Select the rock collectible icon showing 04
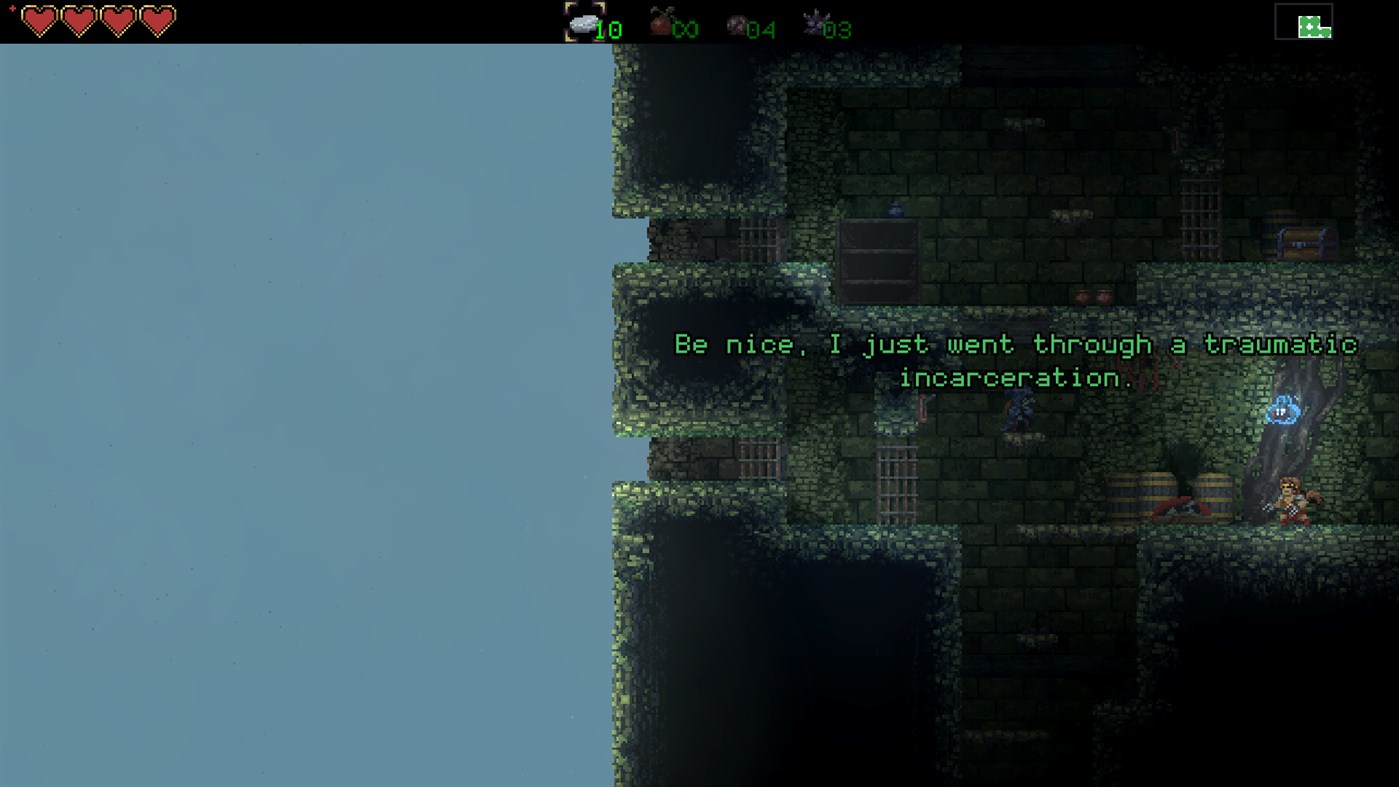Screen dimensions: 1399x787 pyautogui.click(x=739, y=24)
